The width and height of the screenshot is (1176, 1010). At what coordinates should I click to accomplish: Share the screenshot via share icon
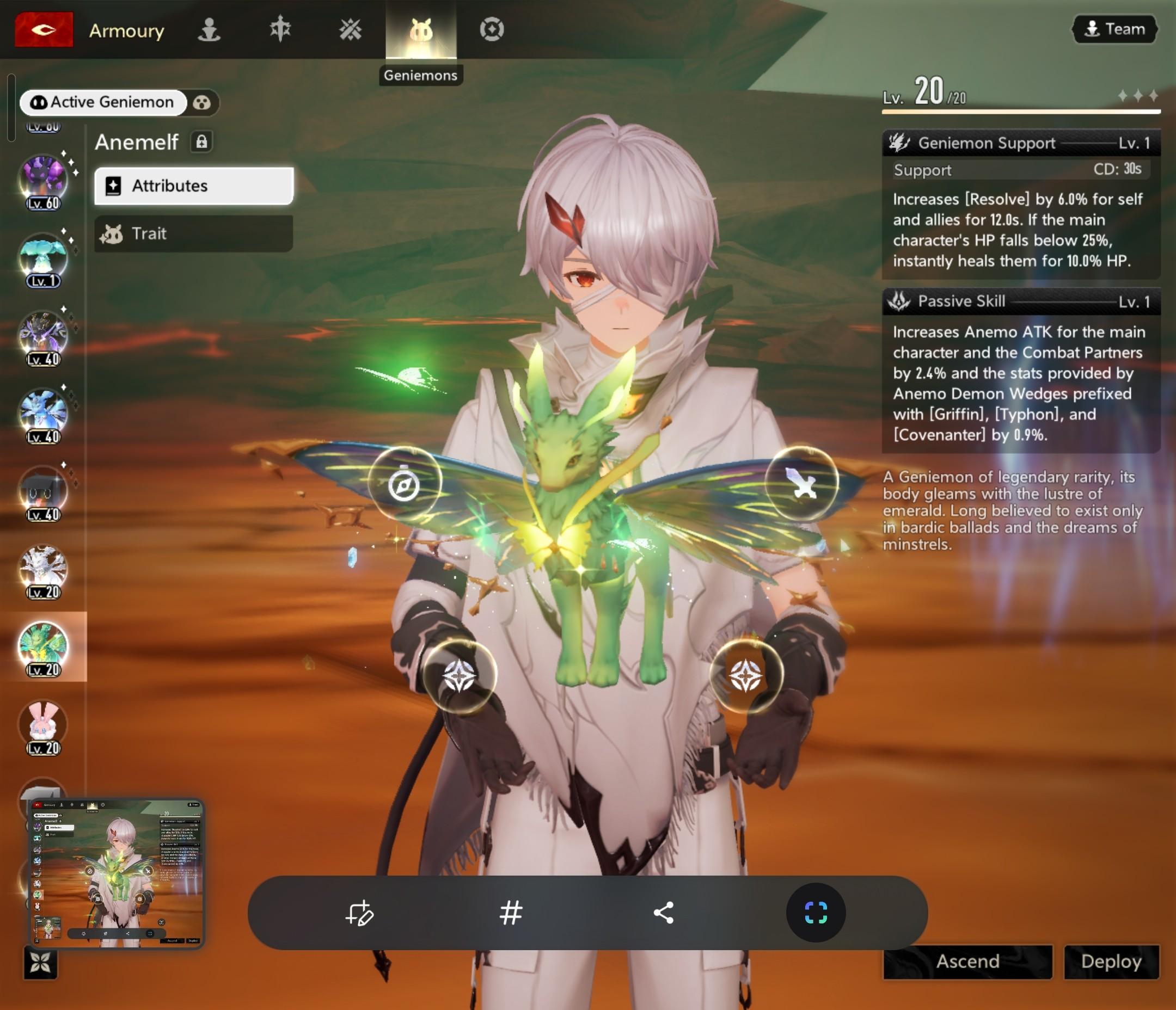(664, 913)
